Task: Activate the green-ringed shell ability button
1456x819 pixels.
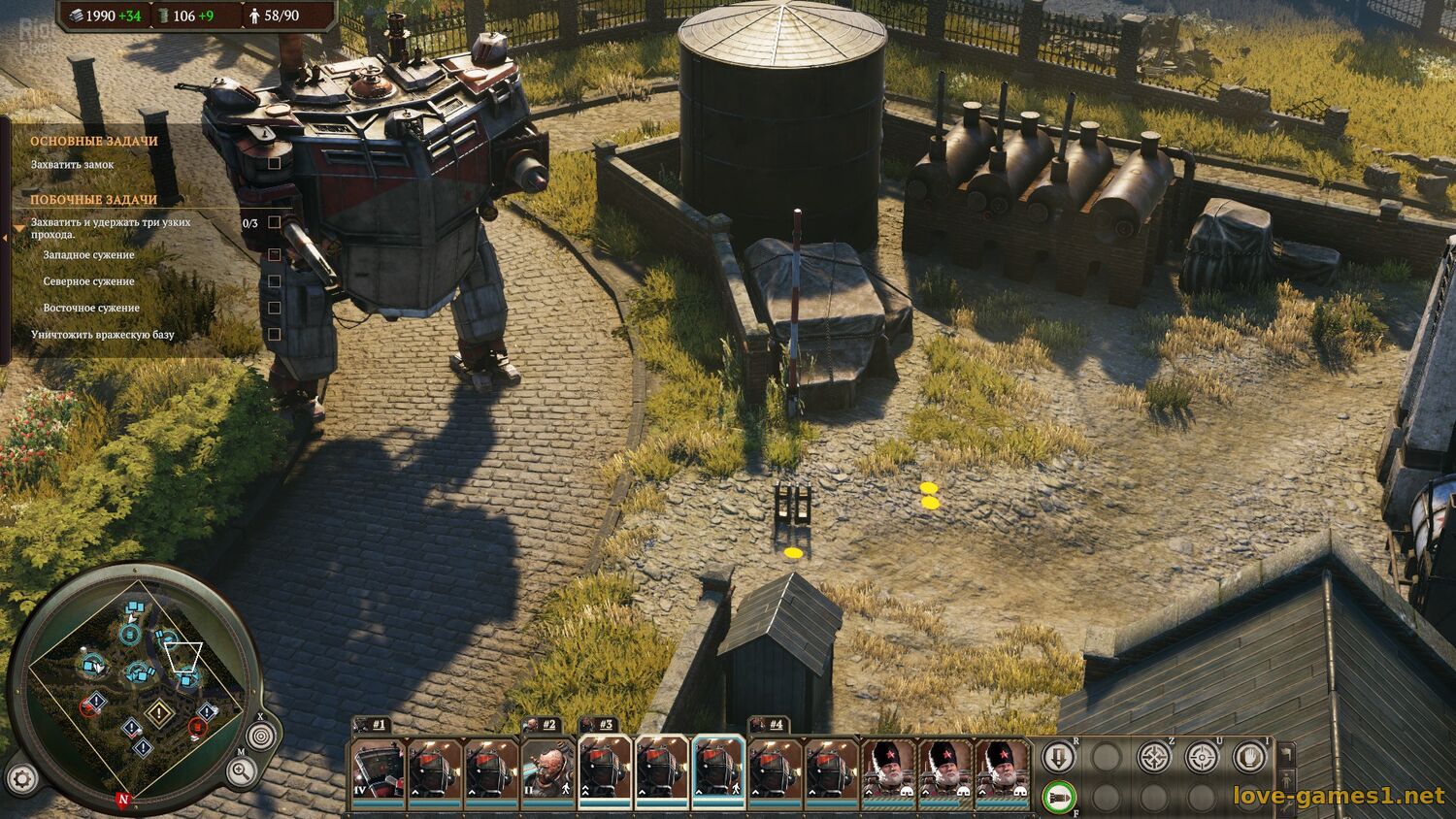Action: click(1058, 798)
